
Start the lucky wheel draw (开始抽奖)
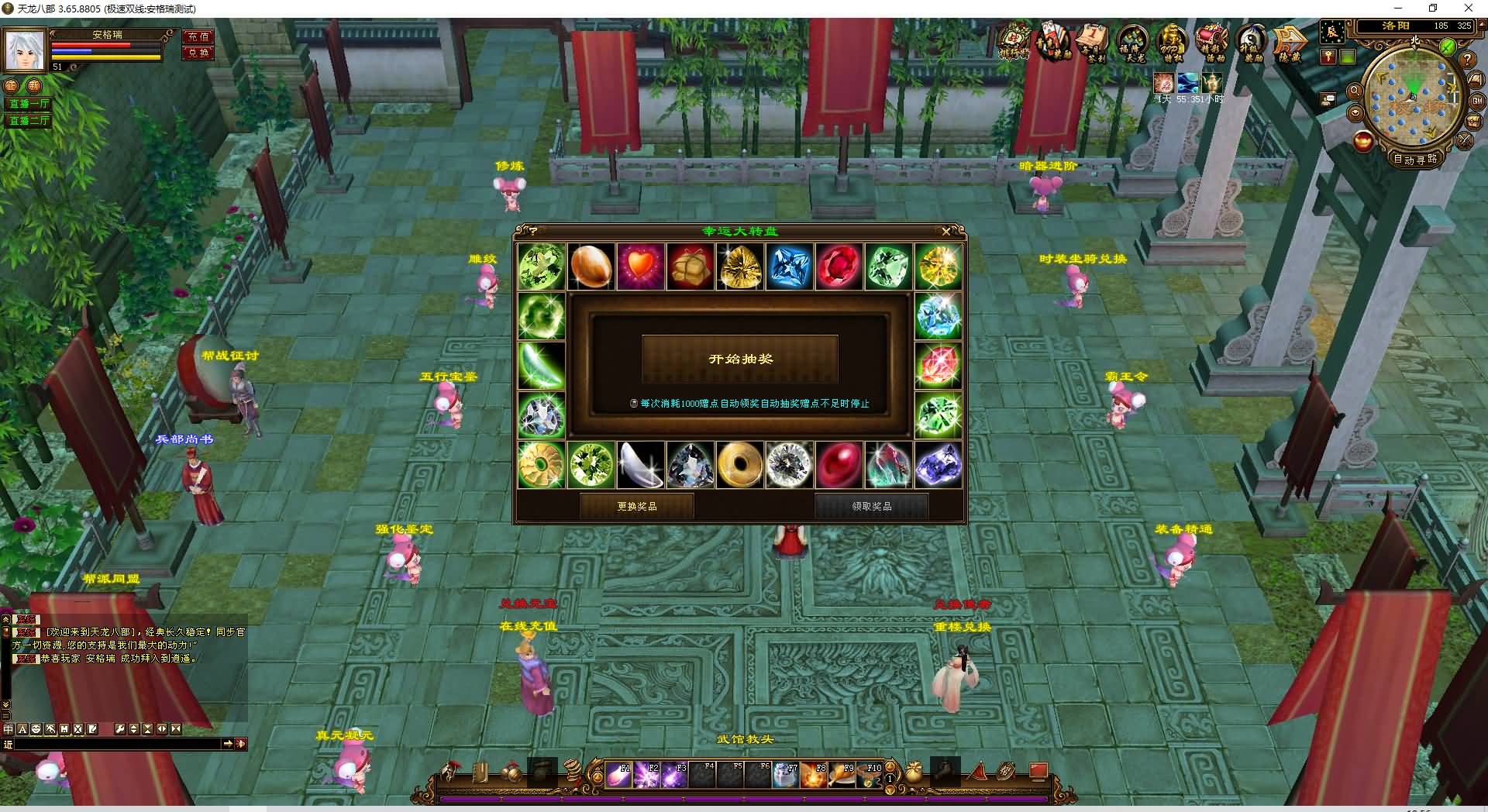tap(740, 359)
